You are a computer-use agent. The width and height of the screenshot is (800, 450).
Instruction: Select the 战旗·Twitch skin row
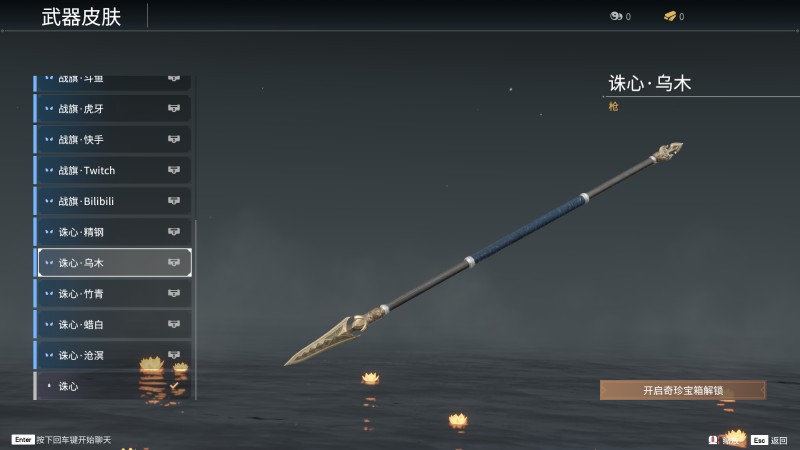(x=113, y=171)
